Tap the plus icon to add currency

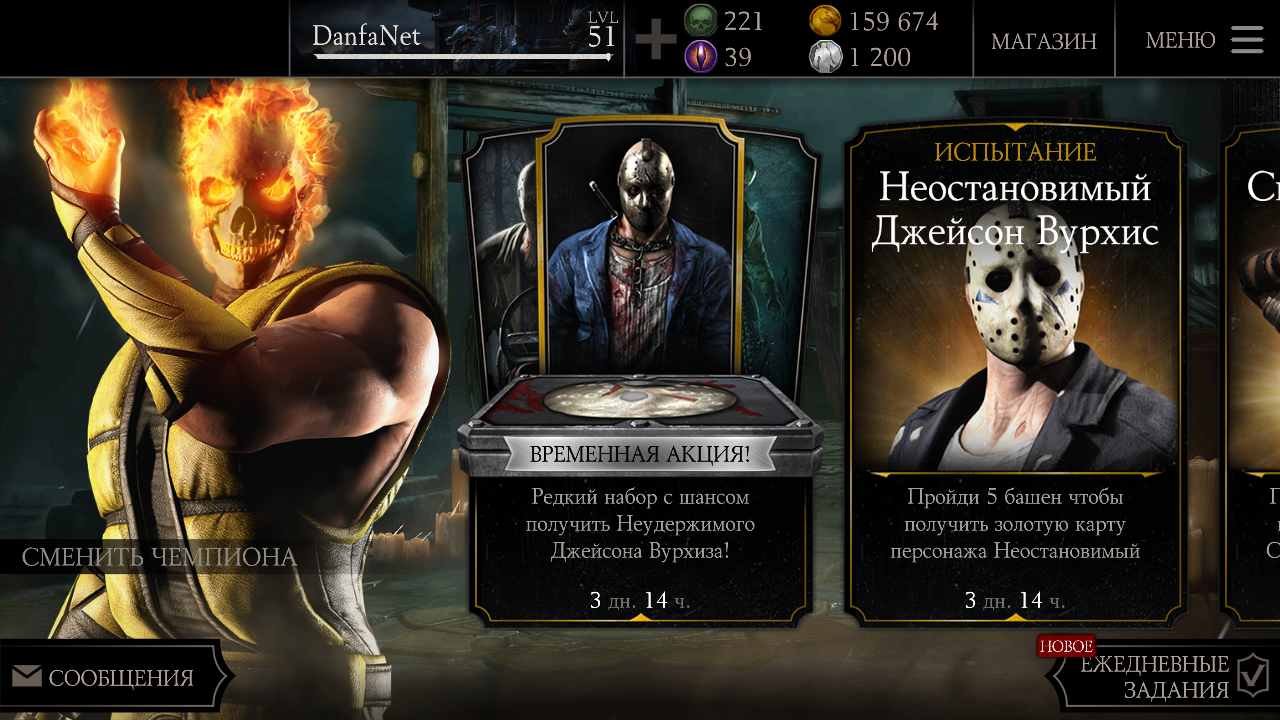click(656, 40)
